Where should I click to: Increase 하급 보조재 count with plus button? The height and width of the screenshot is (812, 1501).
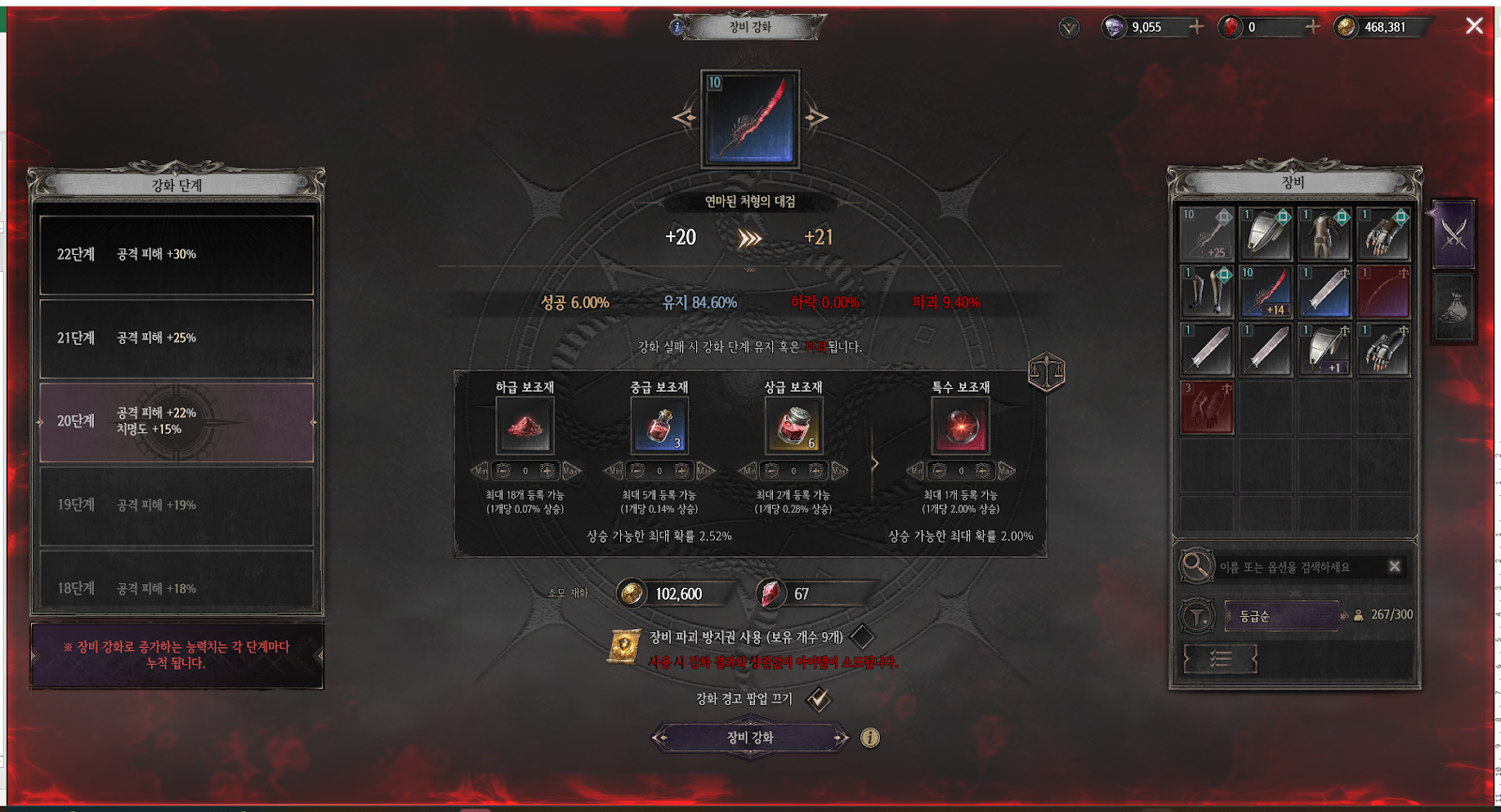click(547, 471)
